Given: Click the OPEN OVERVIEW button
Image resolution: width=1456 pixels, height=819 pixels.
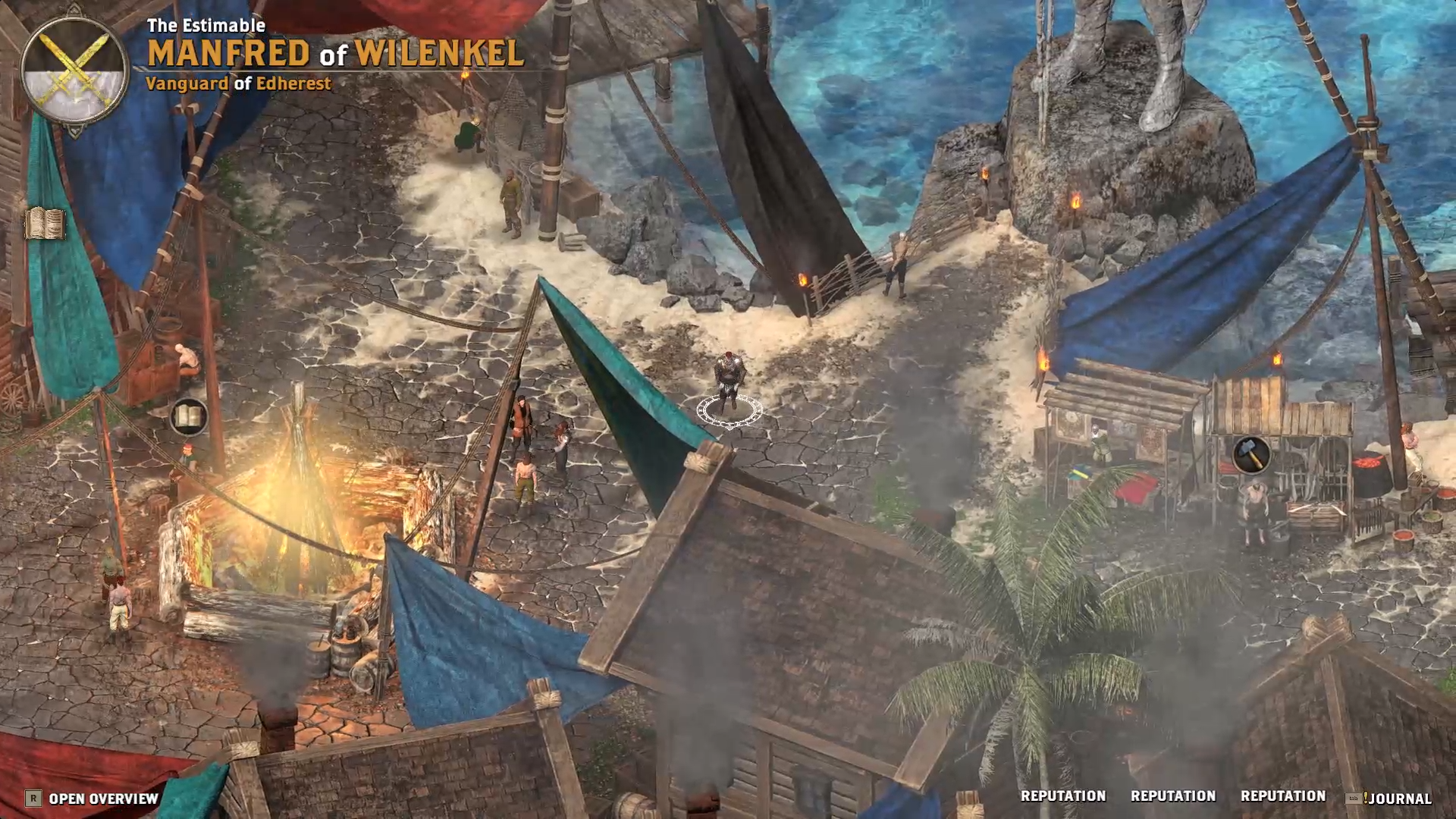Looking at the screenshot, I should [102, 799].
